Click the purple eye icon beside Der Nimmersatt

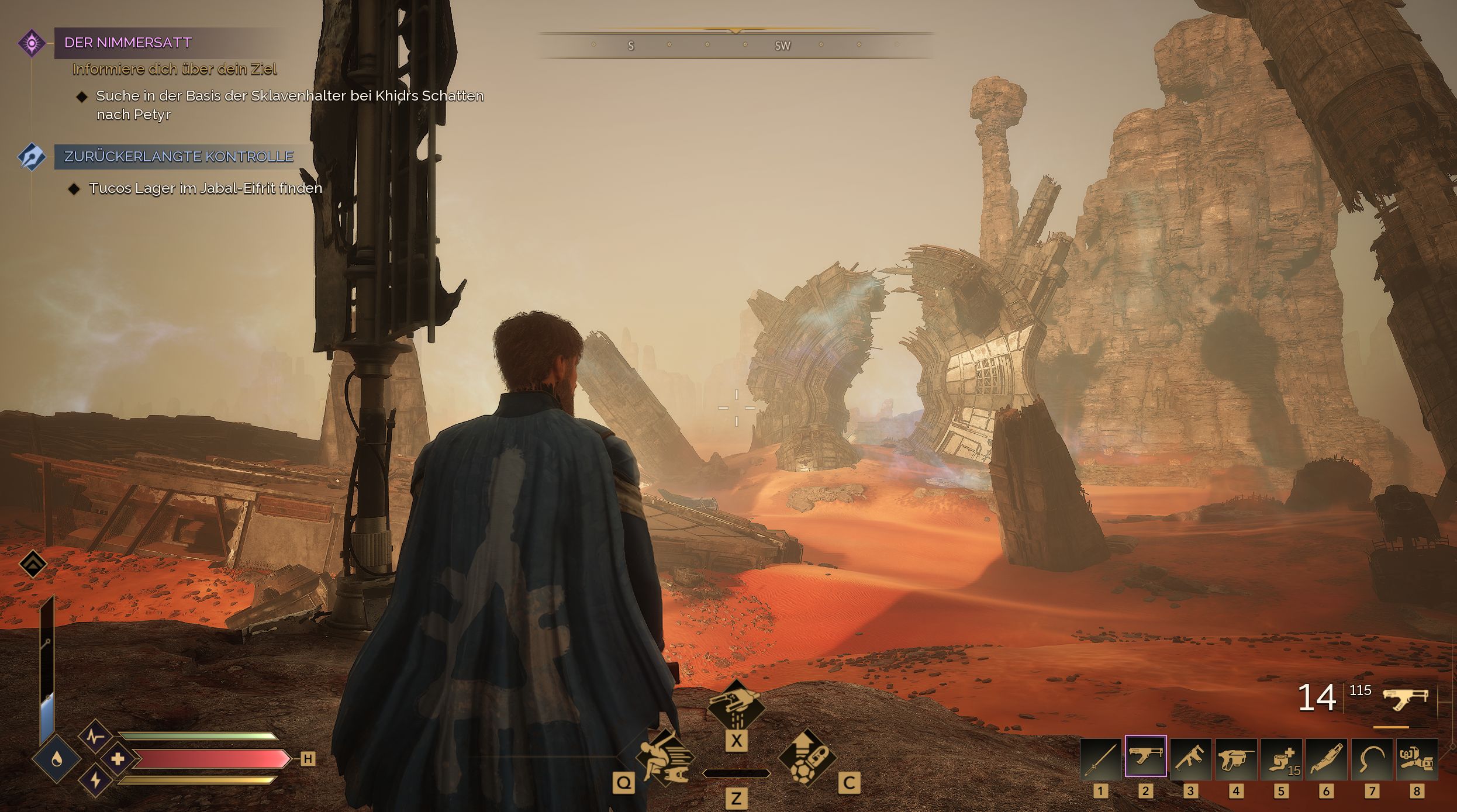point(32,43)
